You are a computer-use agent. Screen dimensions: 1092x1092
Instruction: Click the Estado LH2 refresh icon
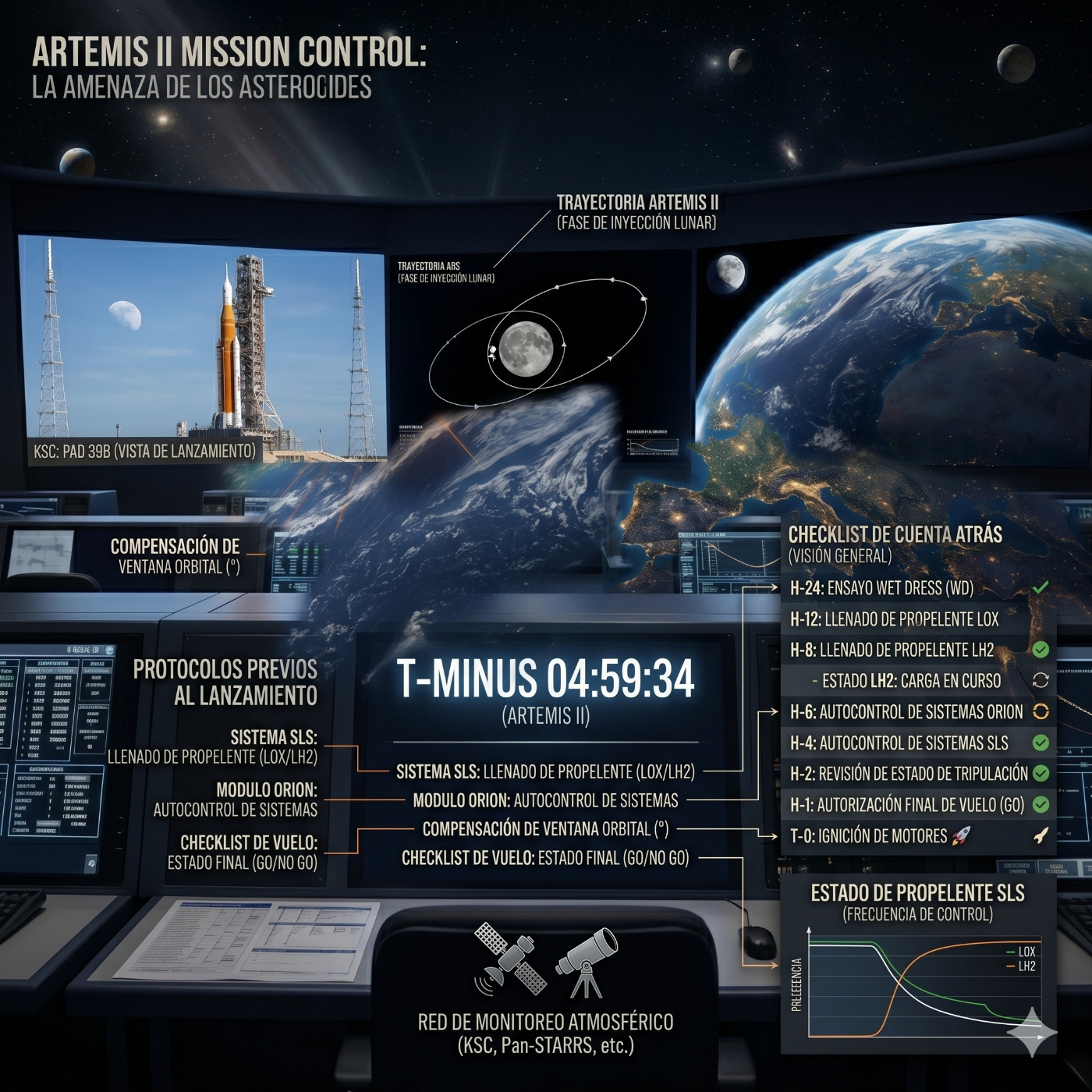point(1041,680)
